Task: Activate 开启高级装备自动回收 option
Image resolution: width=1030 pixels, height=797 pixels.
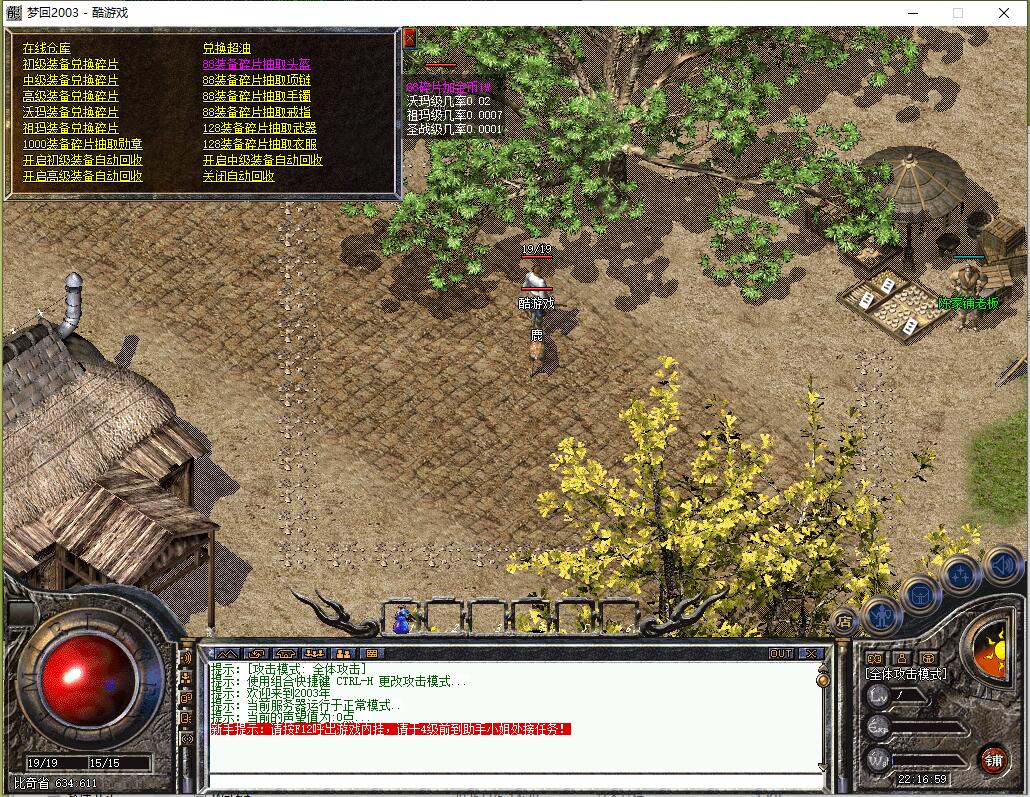Action: point(82,176)
